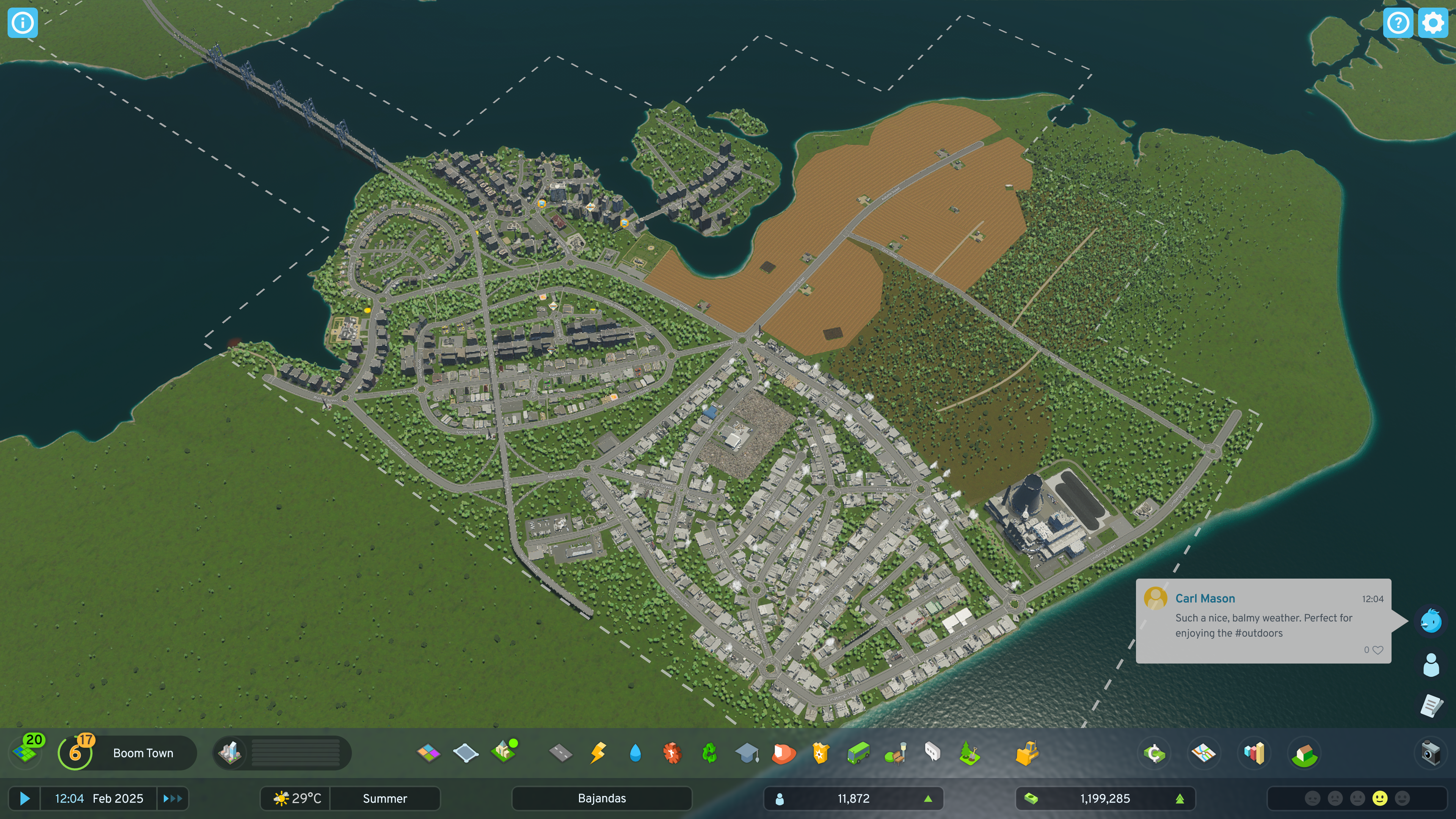Screen dimensions: 1456x819
Task: Activate the yellow bulldozer tool
Action: coord(1026,753)
